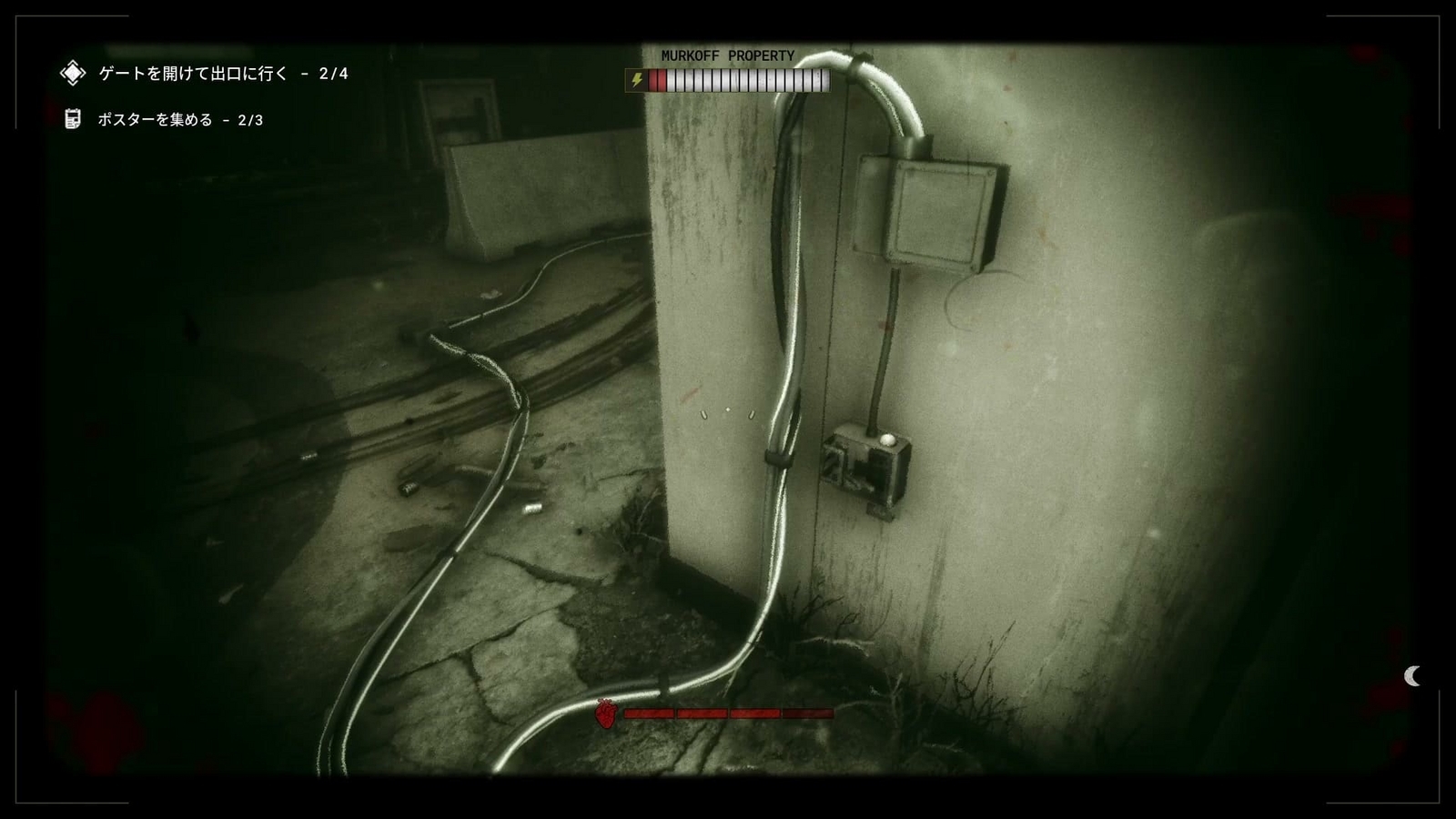The image size is (1456, 819).
Task: Click the yellow lightning battery icon
Action: pos(637,80)
